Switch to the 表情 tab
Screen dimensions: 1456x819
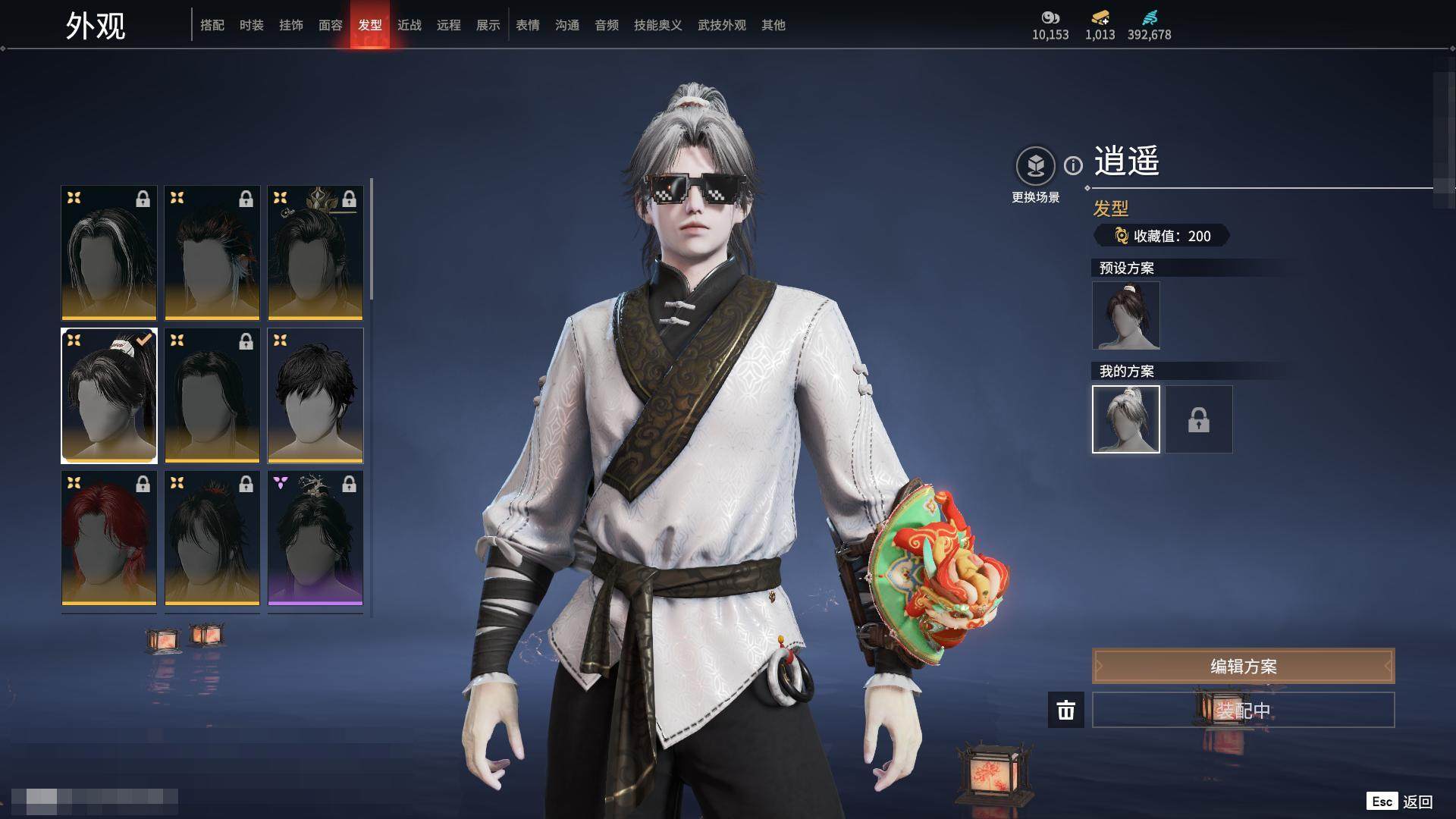(x=527, y=25)
